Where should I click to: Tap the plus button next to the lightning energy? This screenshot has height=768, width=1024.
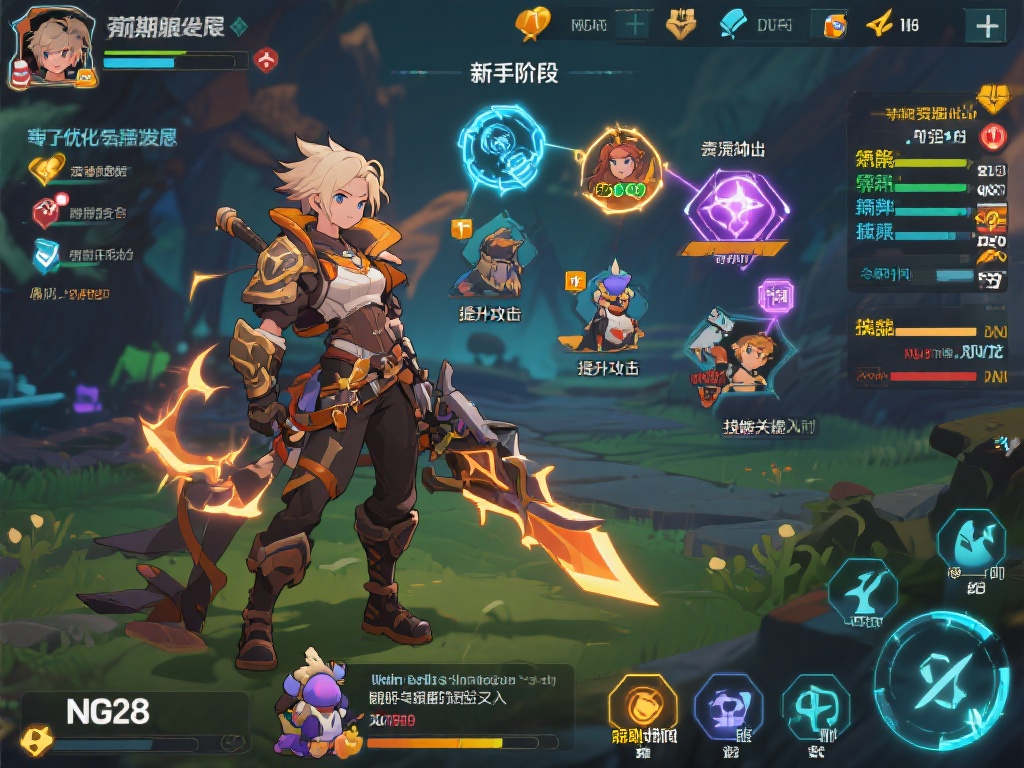point(986,26)
